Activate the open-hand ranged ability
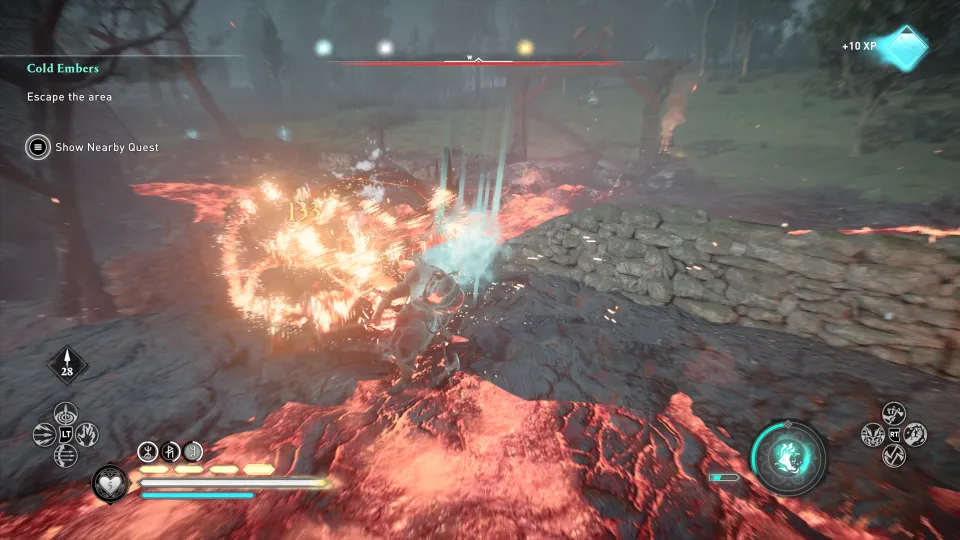This screenshot has height=540, width=960. pos(89,434)
